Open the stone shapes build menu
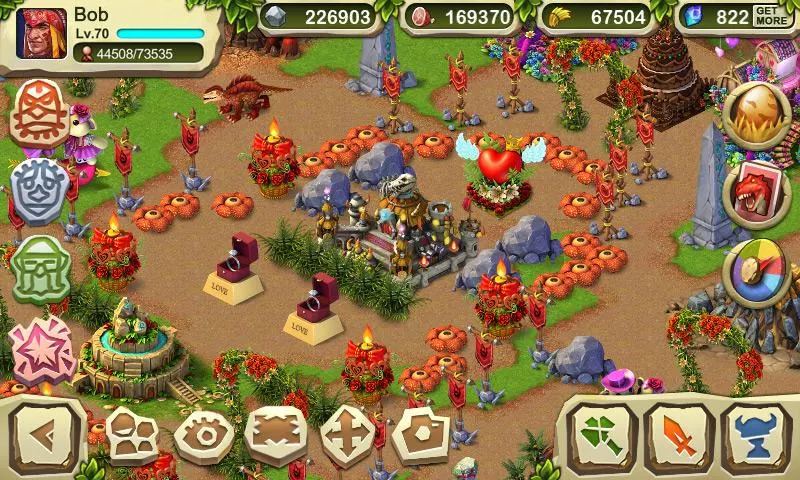The image size is (800, 480). click(x=132, y=435)
